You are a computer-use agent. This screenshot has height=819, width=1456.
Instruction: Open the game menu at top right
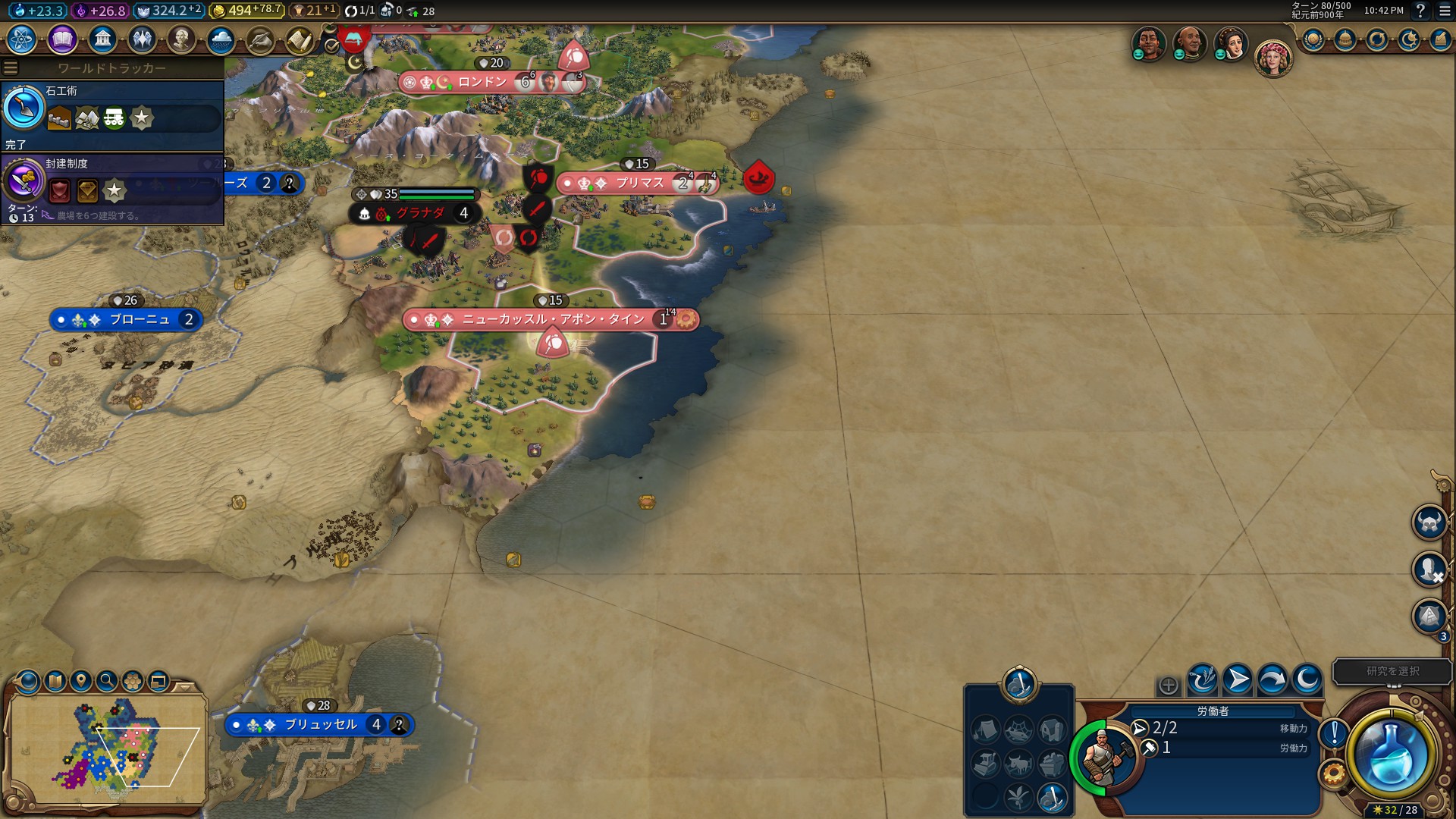point(1445,11)
